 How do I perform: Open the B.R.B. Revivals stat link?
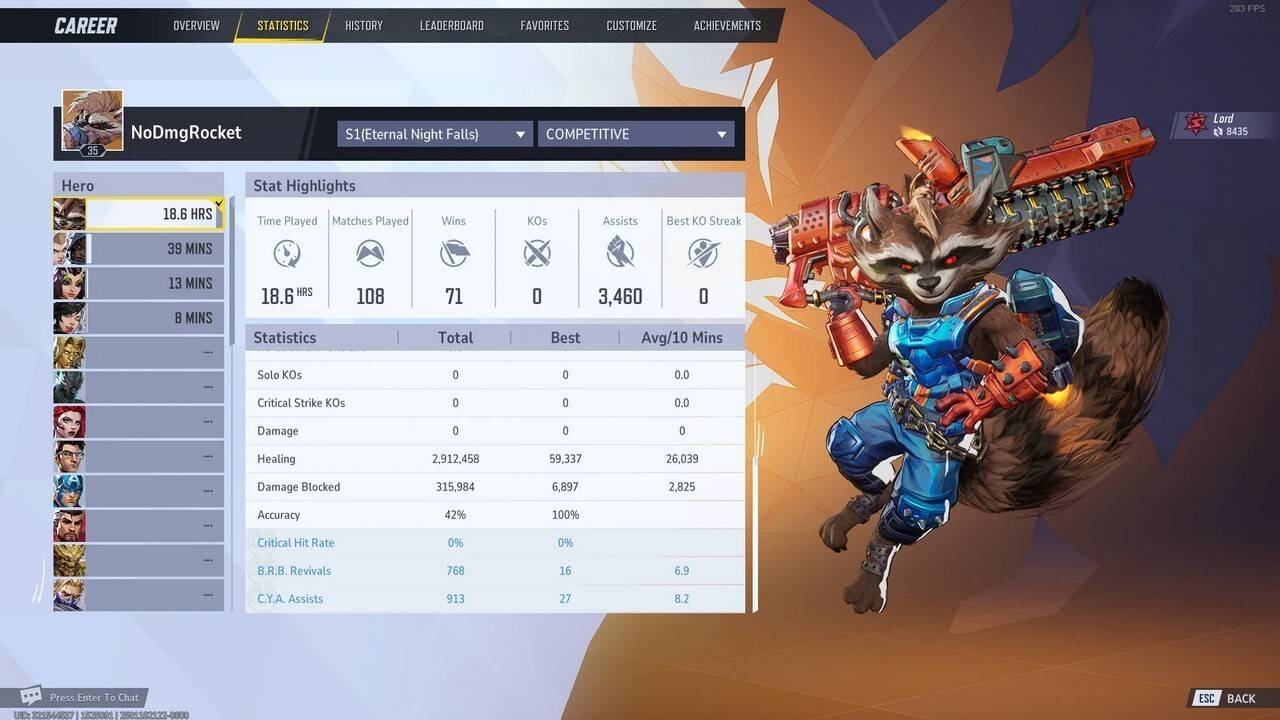click(294, 570)
